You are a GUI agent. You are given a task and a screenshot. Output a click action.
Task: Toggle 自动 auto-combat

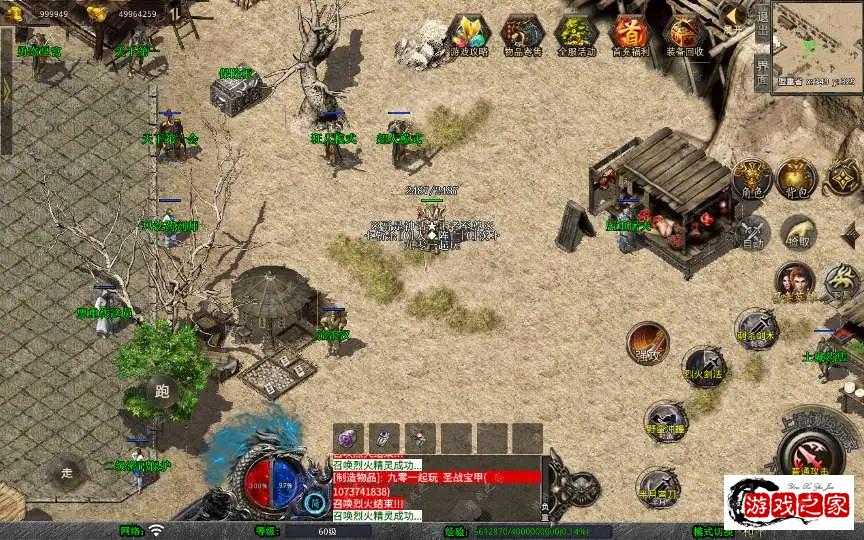coord(752,232)
